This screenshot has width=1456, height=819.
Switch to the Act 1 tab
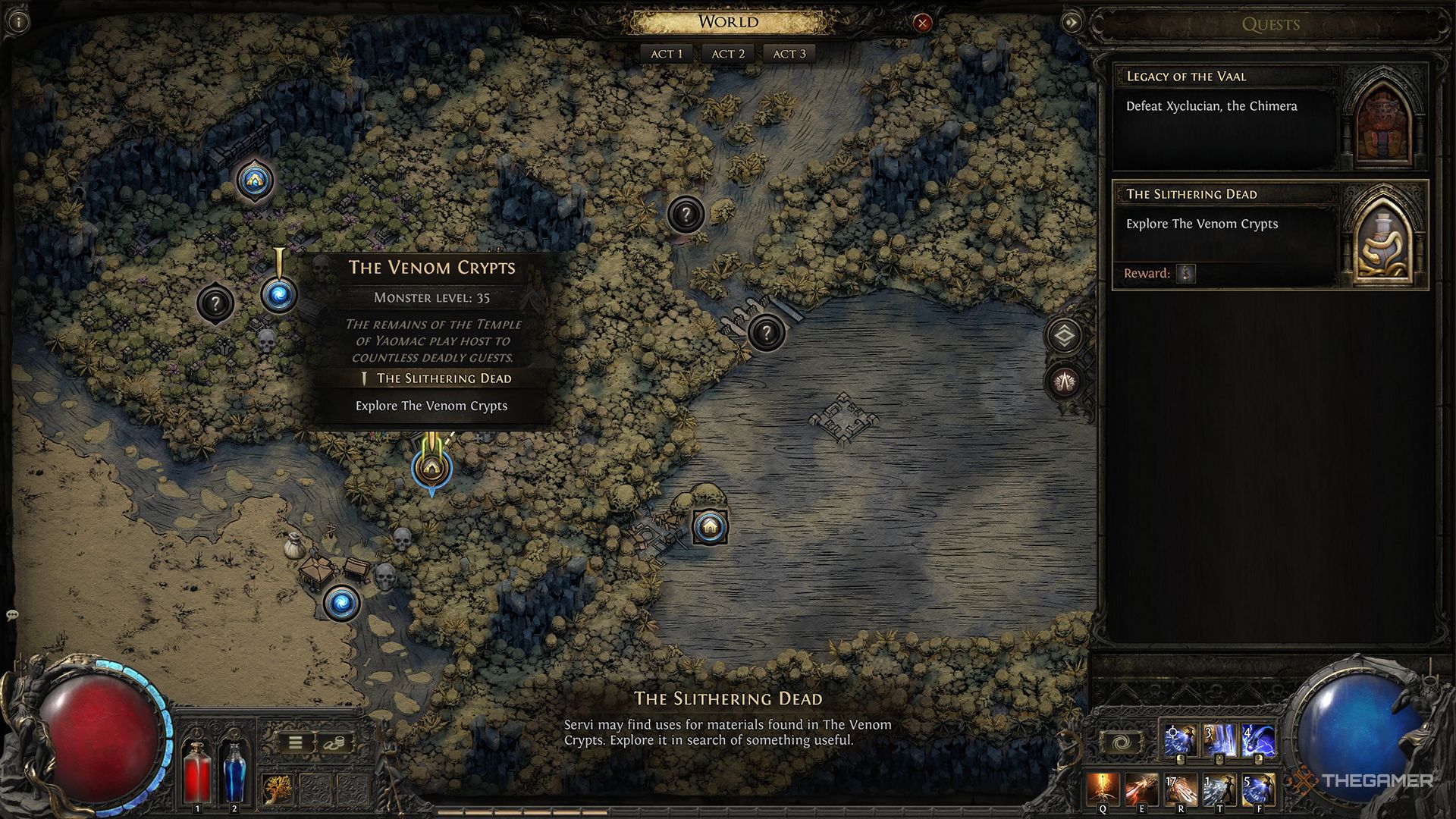point(667,54)
